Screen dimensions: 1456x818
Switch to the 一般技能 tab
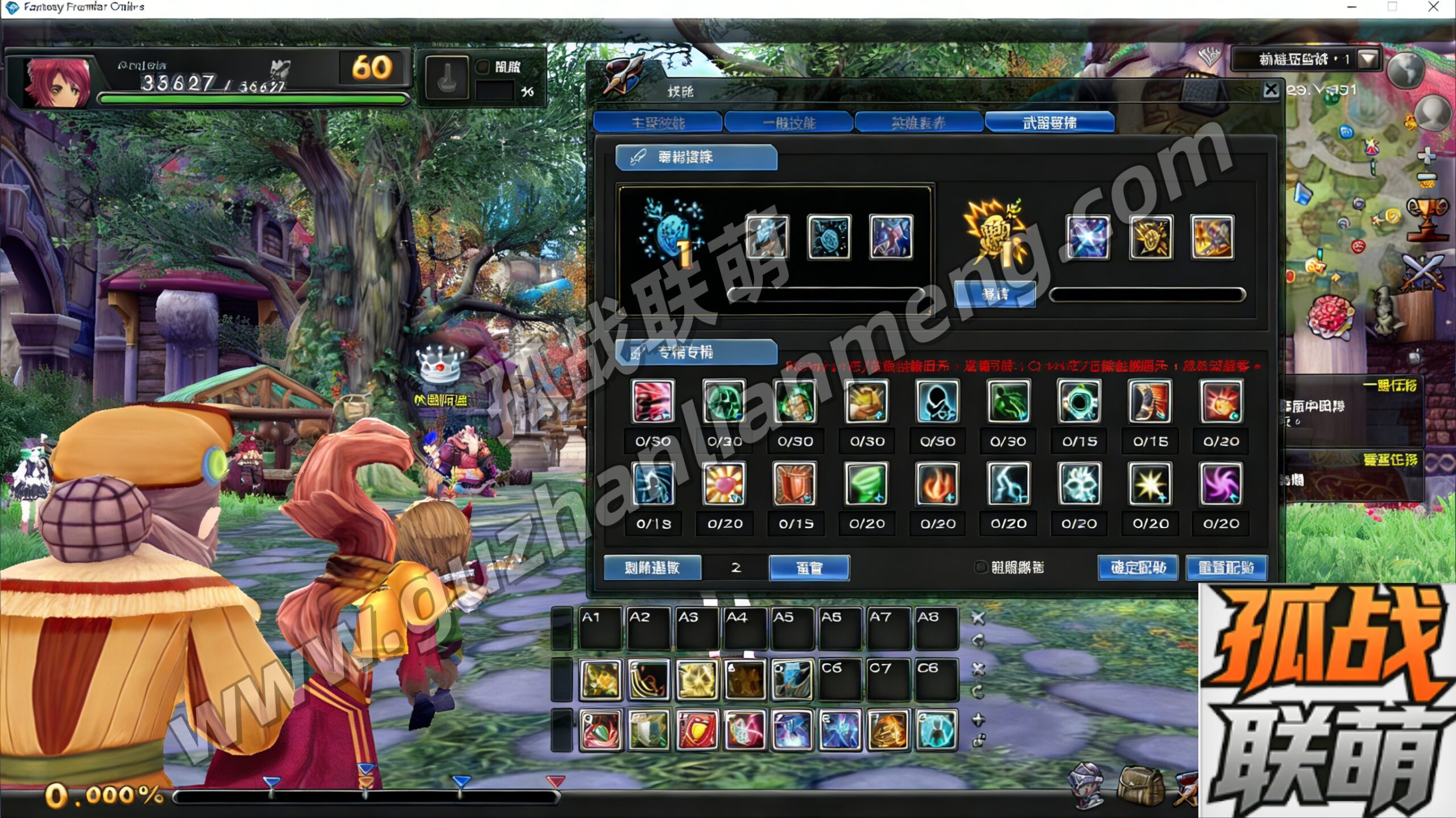[x=788, y=123]
